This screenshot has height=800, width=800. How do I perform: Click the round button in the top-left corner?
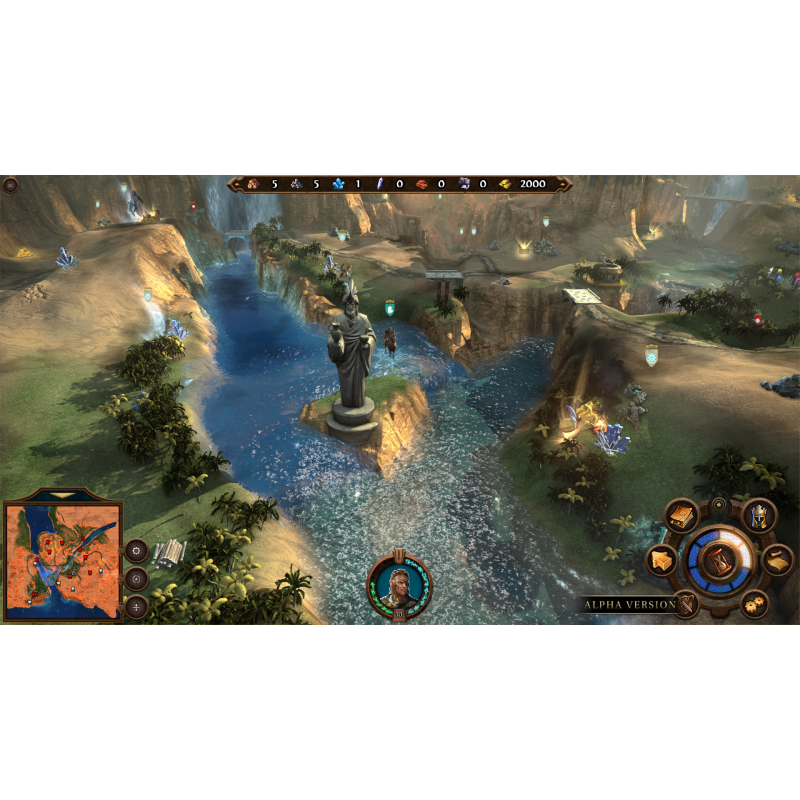(11, 185)
